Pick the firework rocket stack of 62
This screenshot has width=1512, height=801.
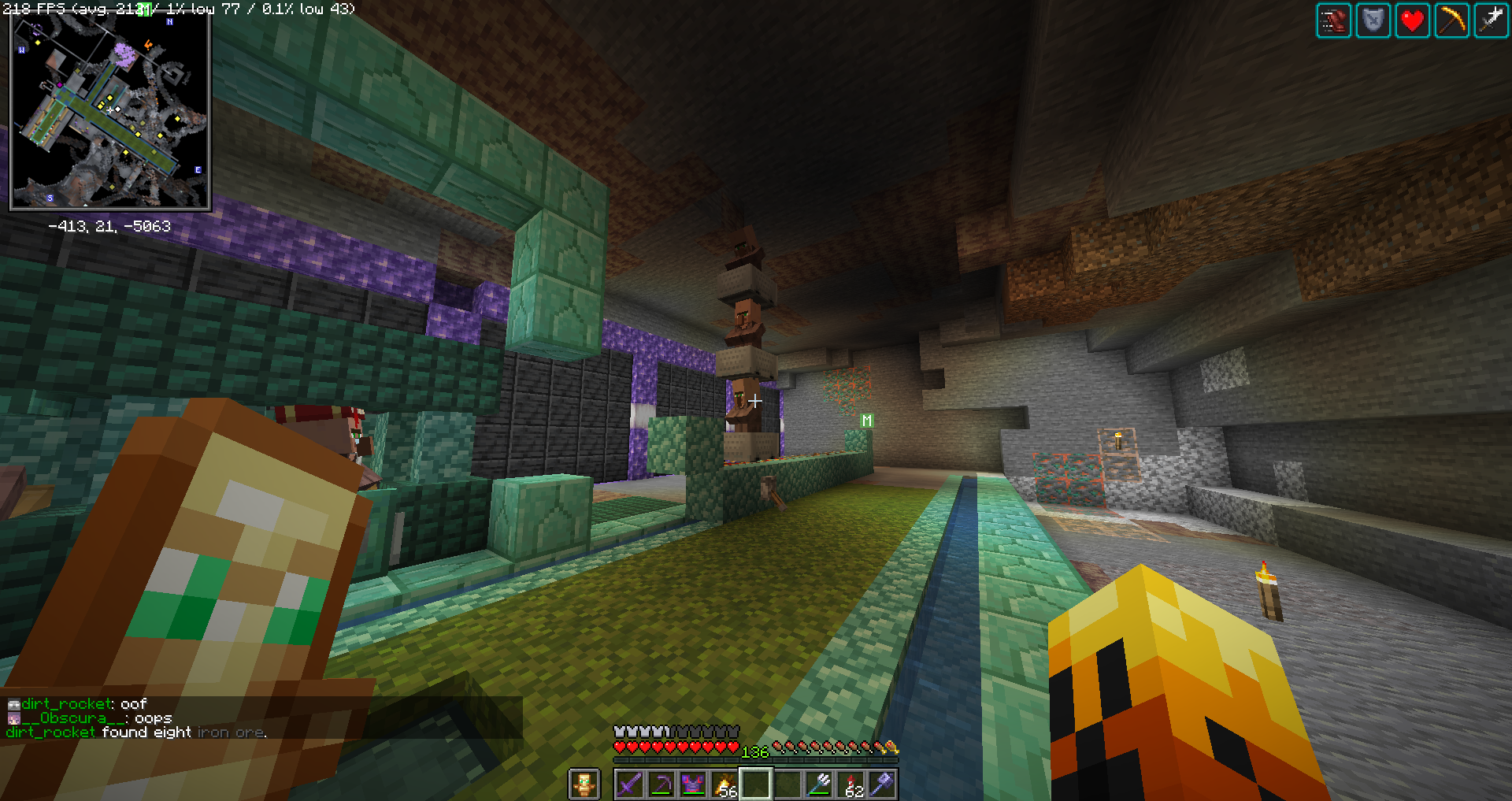851,784
